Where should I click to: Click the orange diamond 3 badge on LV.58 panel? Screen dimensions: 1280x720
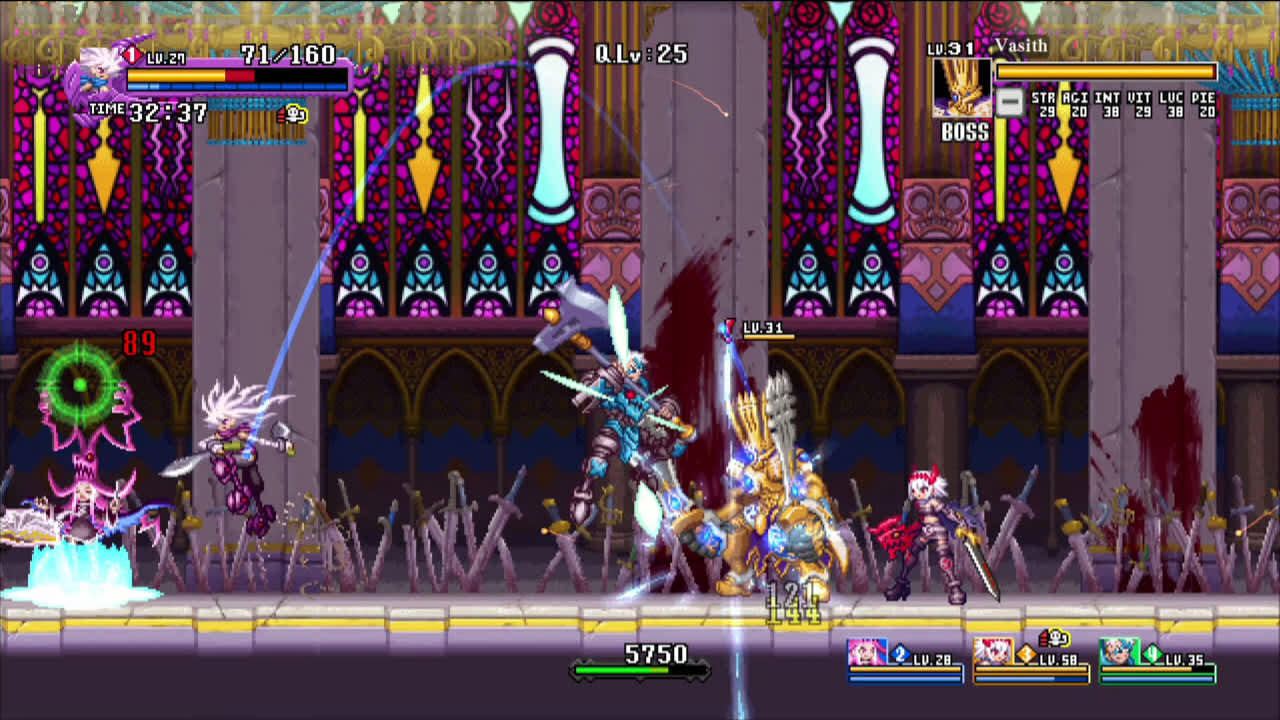(x=1025, y=654)
